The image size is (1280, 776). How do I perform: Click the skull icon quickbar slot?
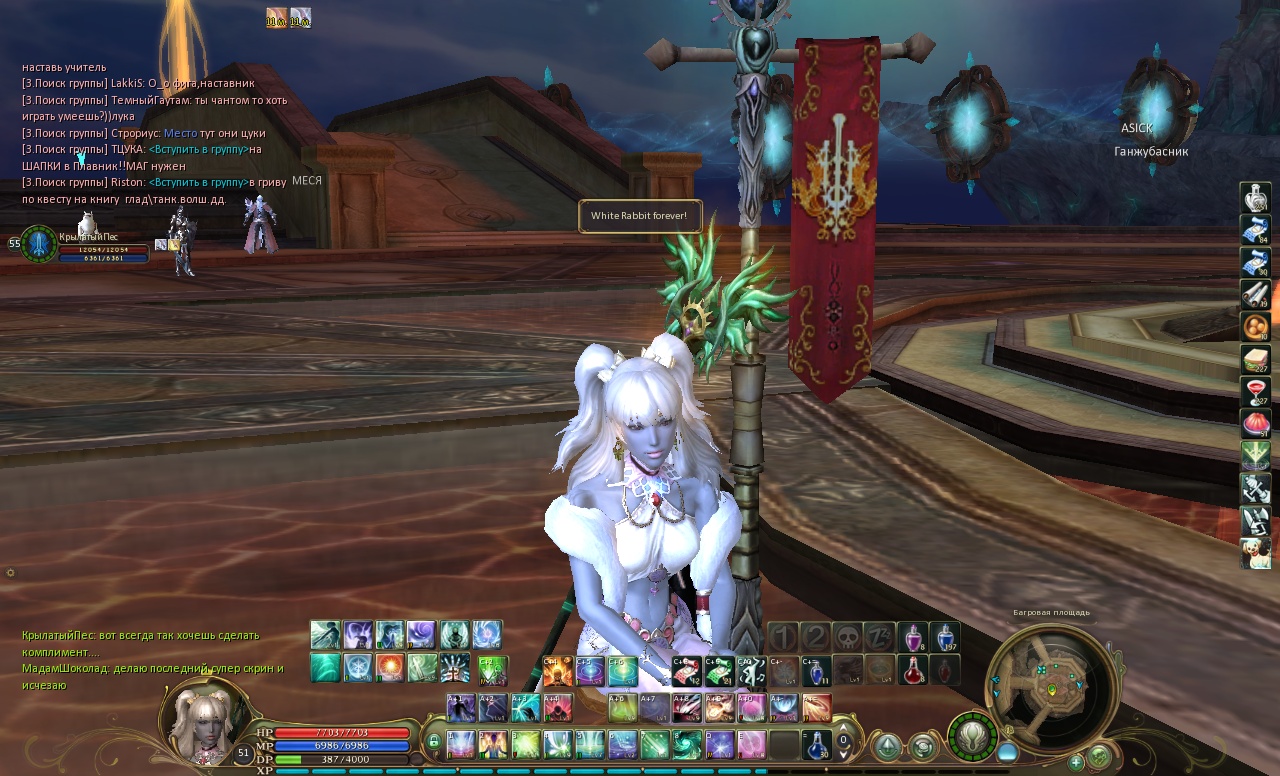848,636
